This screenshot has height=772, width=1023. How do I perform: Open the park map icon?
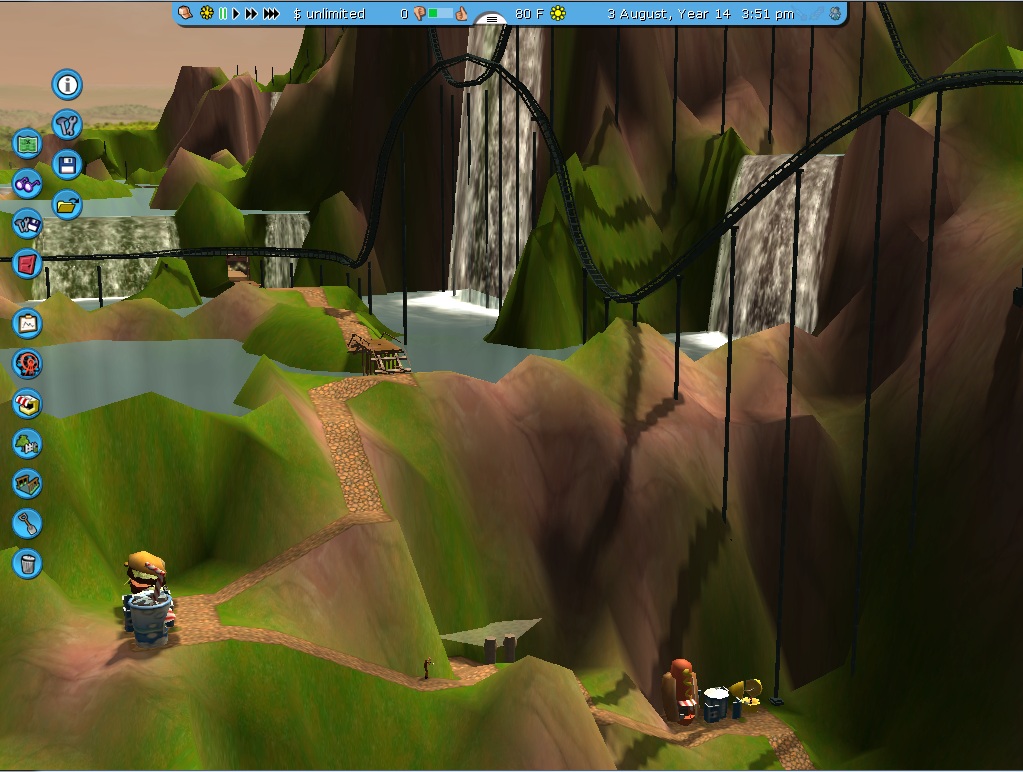pos(27,144)
